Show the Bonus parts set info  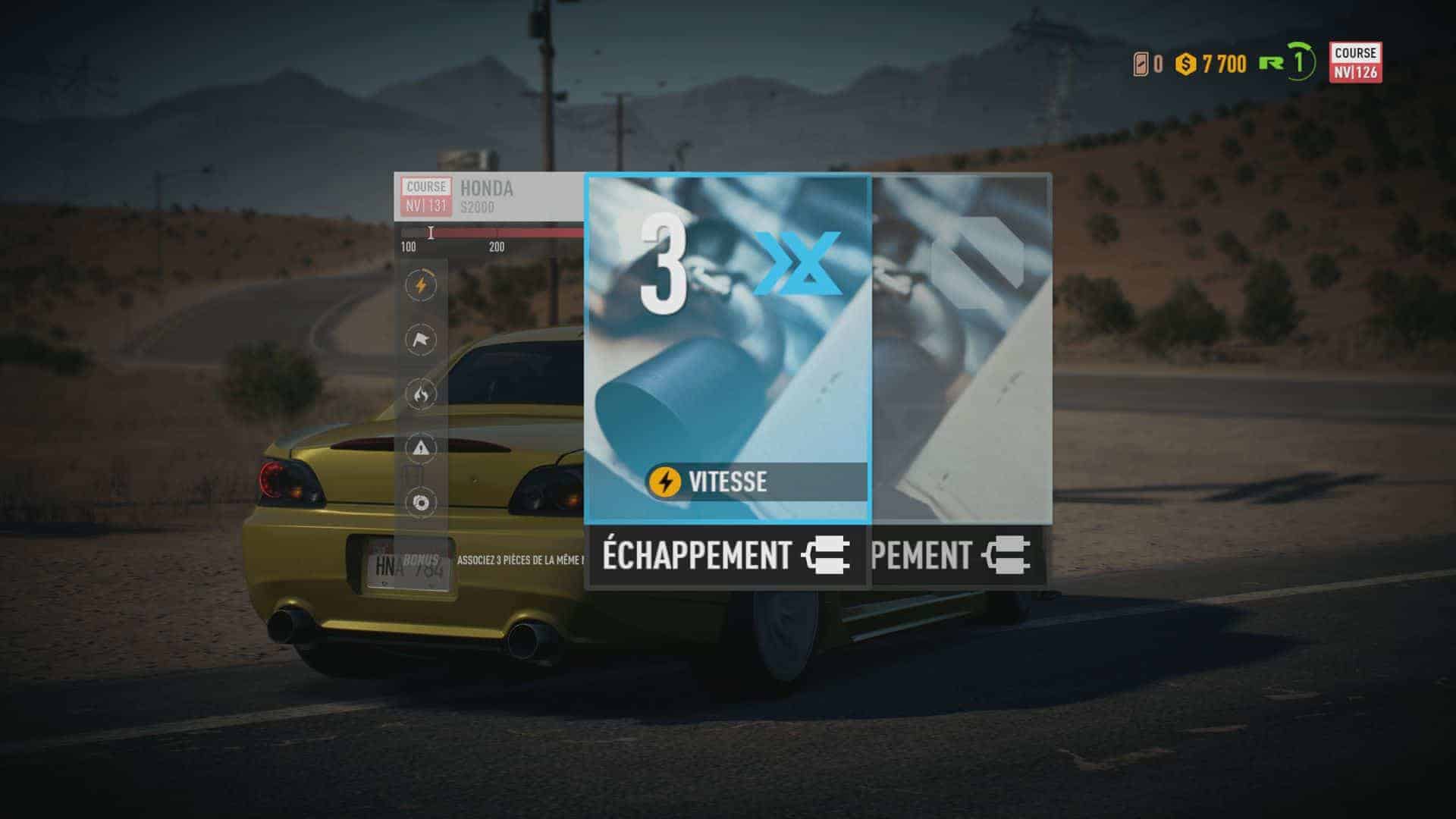click(x=422, y=560)
